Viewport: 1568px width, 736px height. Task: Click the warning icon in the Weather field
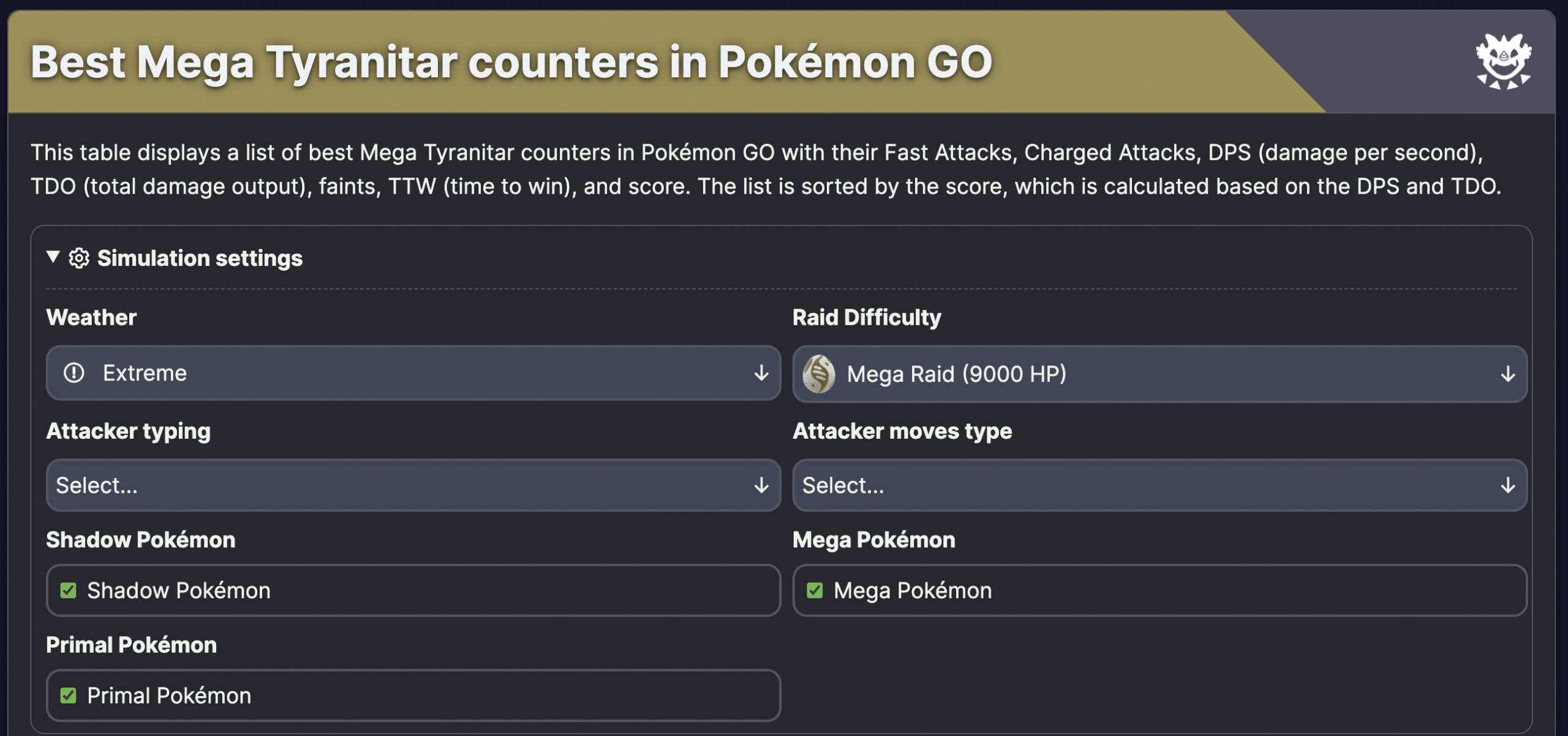[74, 373]
